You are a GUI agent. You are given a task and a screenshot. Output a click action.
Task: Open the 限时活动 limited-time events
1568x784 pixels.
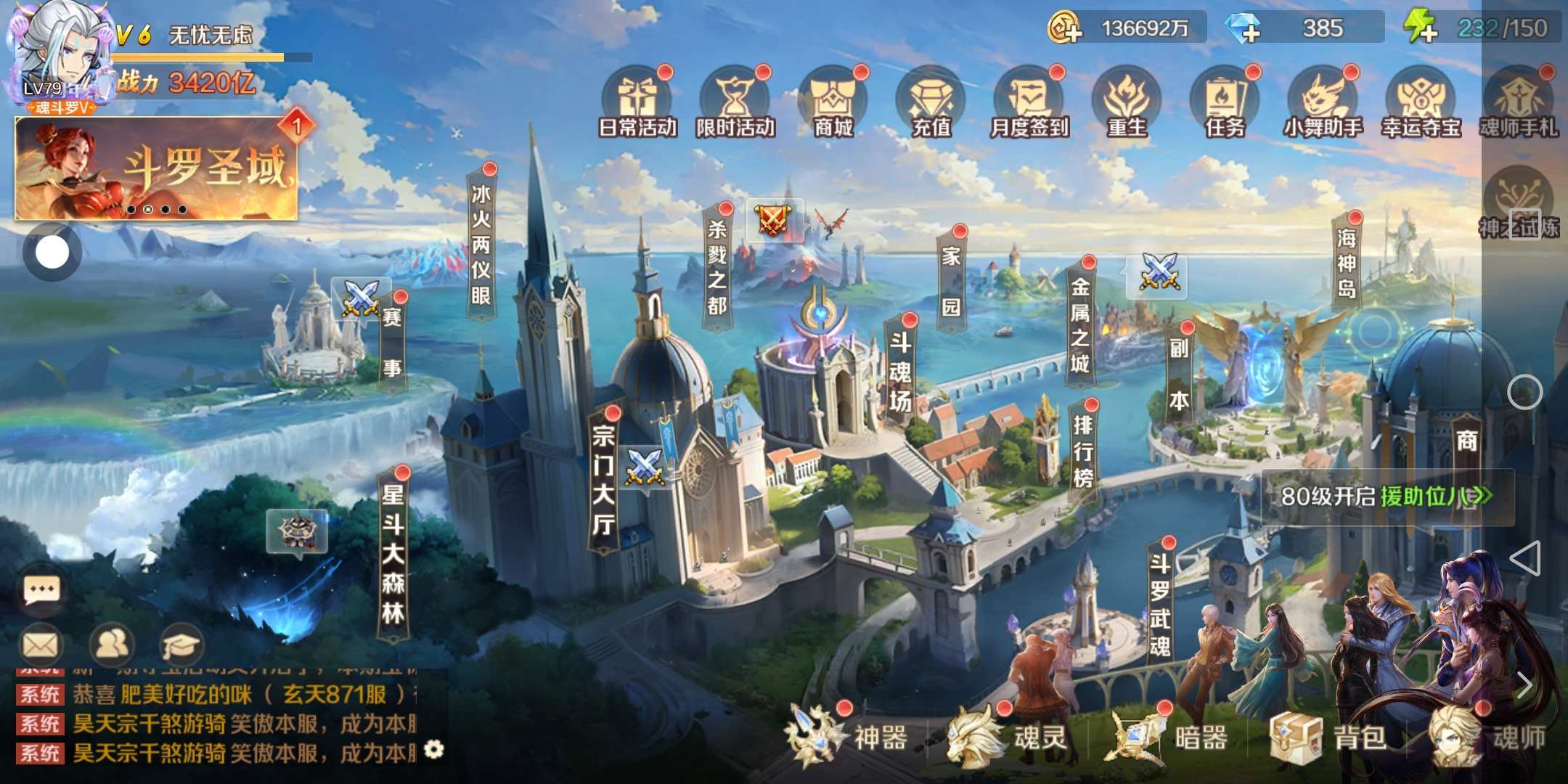[735, 103]
